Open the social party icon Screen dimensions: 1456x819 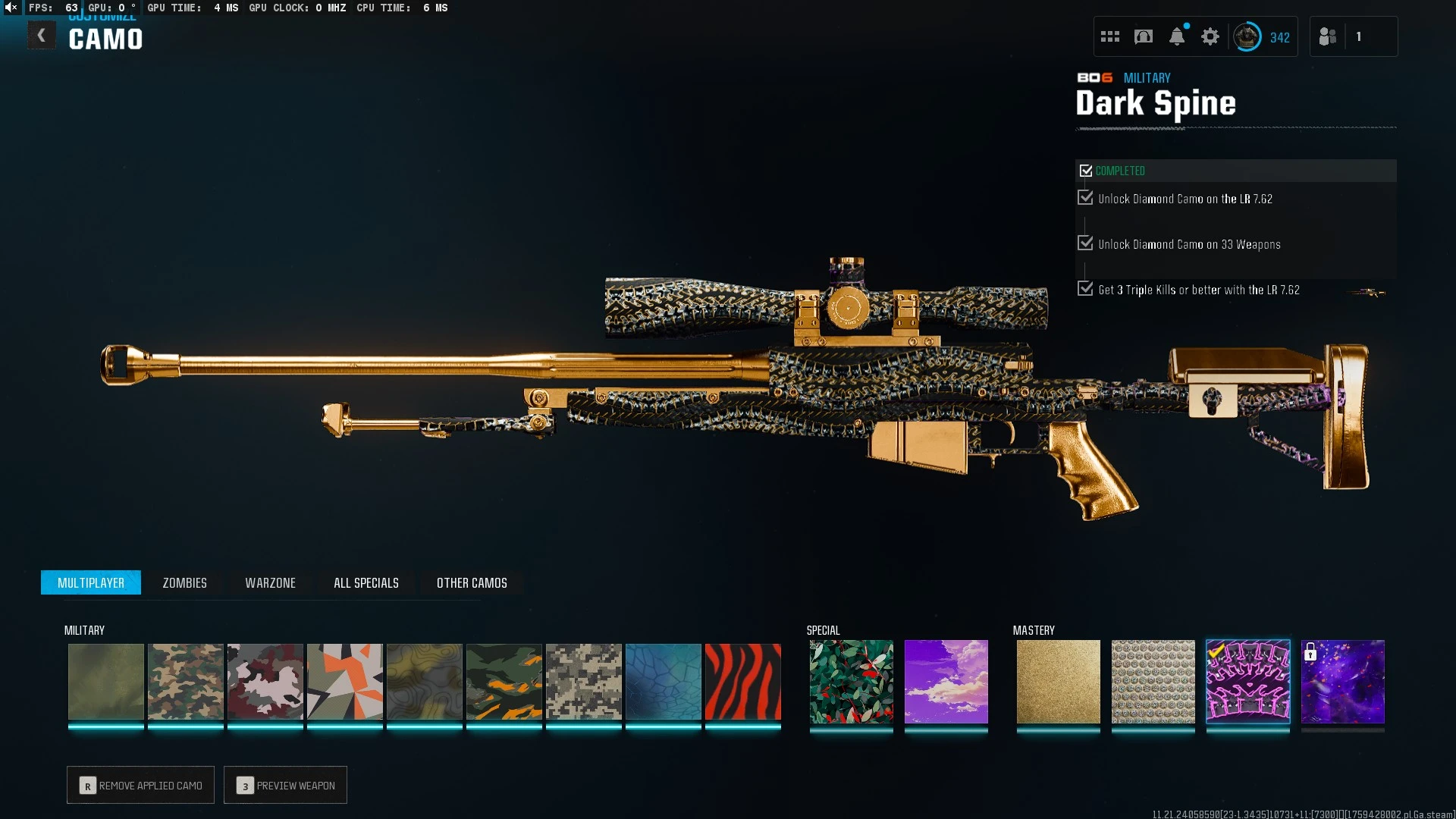pyautogui.click(x=1328, y=36)
